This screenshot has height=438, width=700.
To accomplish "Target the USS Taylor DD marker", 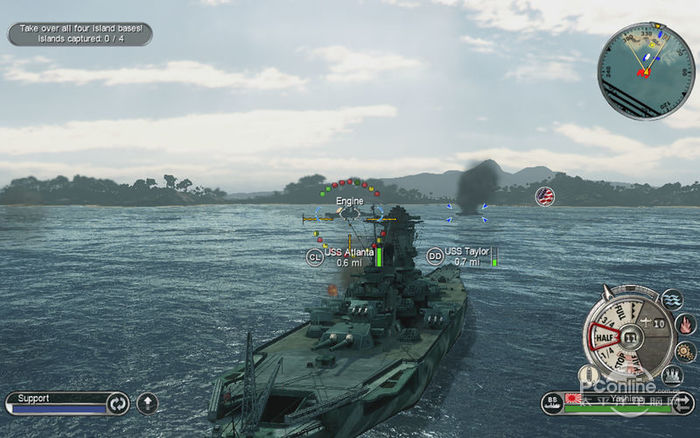I will coord(435,256).
